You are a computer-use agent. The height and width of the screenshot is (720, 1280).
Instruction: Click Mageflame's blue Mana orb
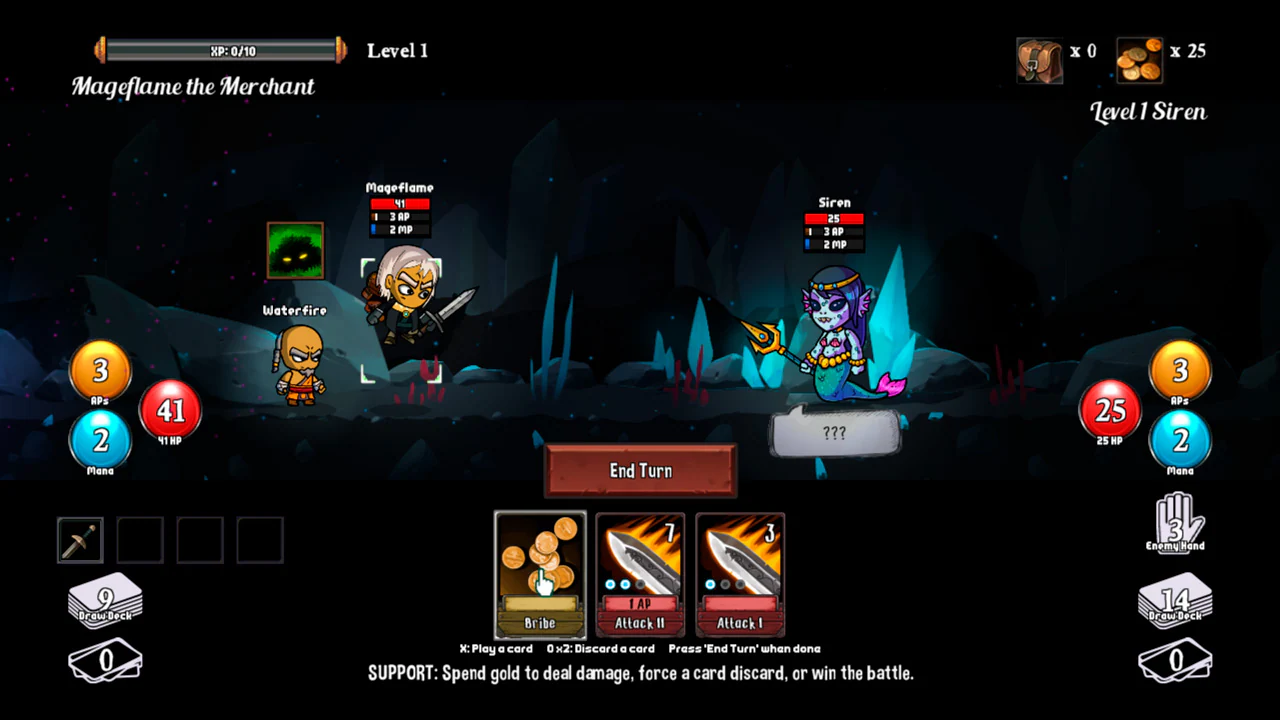click(x=99, y=441)
